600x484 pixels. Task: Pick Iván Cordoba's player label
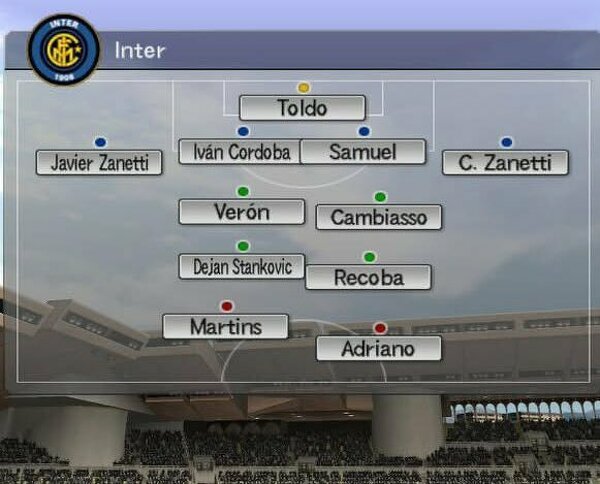[239, 152]
